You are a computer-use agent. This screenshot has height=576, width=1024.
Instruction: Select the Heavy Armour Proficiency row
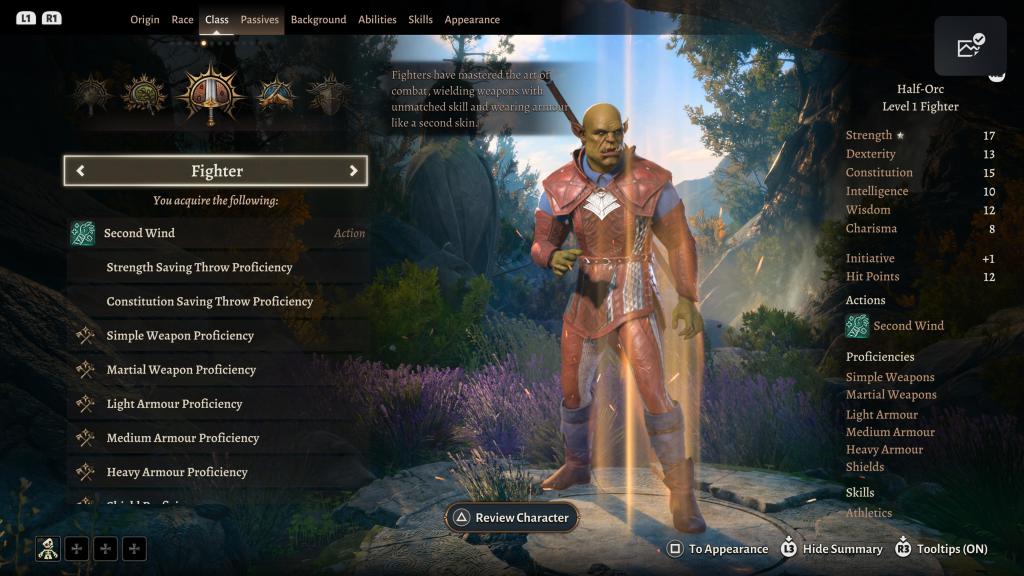(x=217, y=472)
